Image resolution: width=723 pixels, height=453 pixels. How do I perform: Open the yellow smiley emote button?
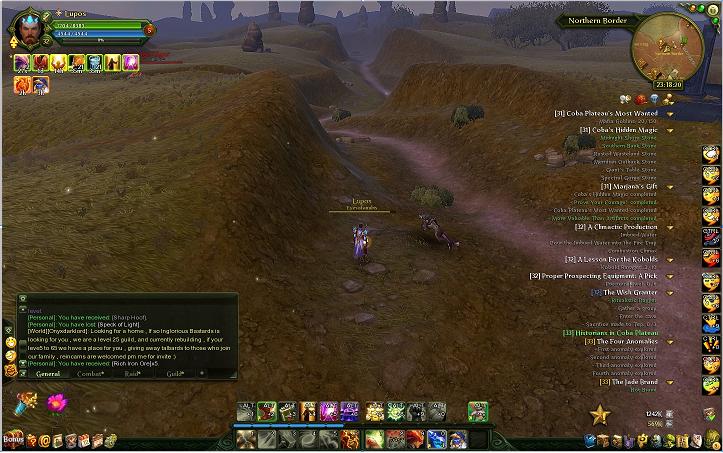(x=10, y=341)
